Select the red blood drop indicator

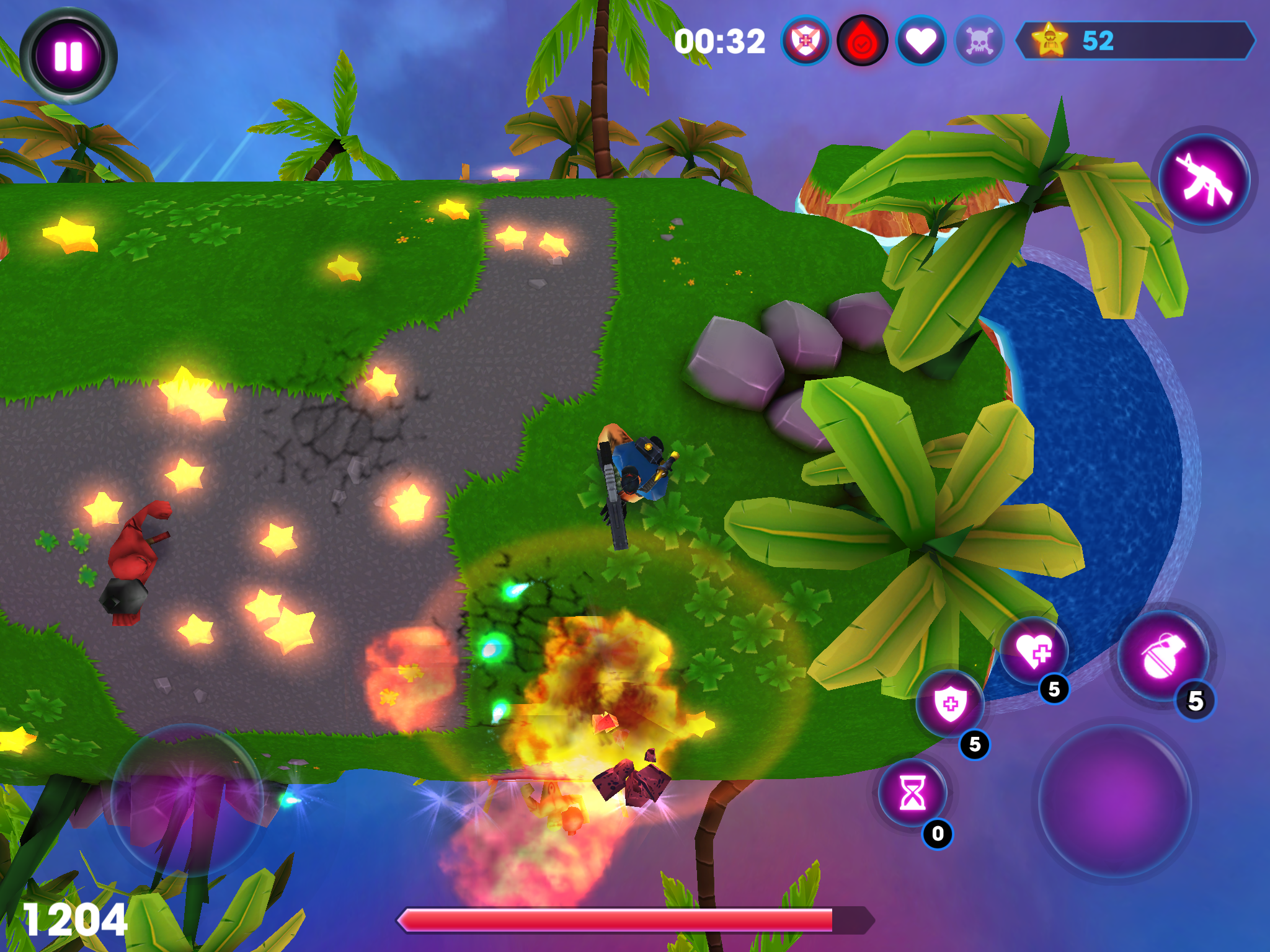coord(861,42)
